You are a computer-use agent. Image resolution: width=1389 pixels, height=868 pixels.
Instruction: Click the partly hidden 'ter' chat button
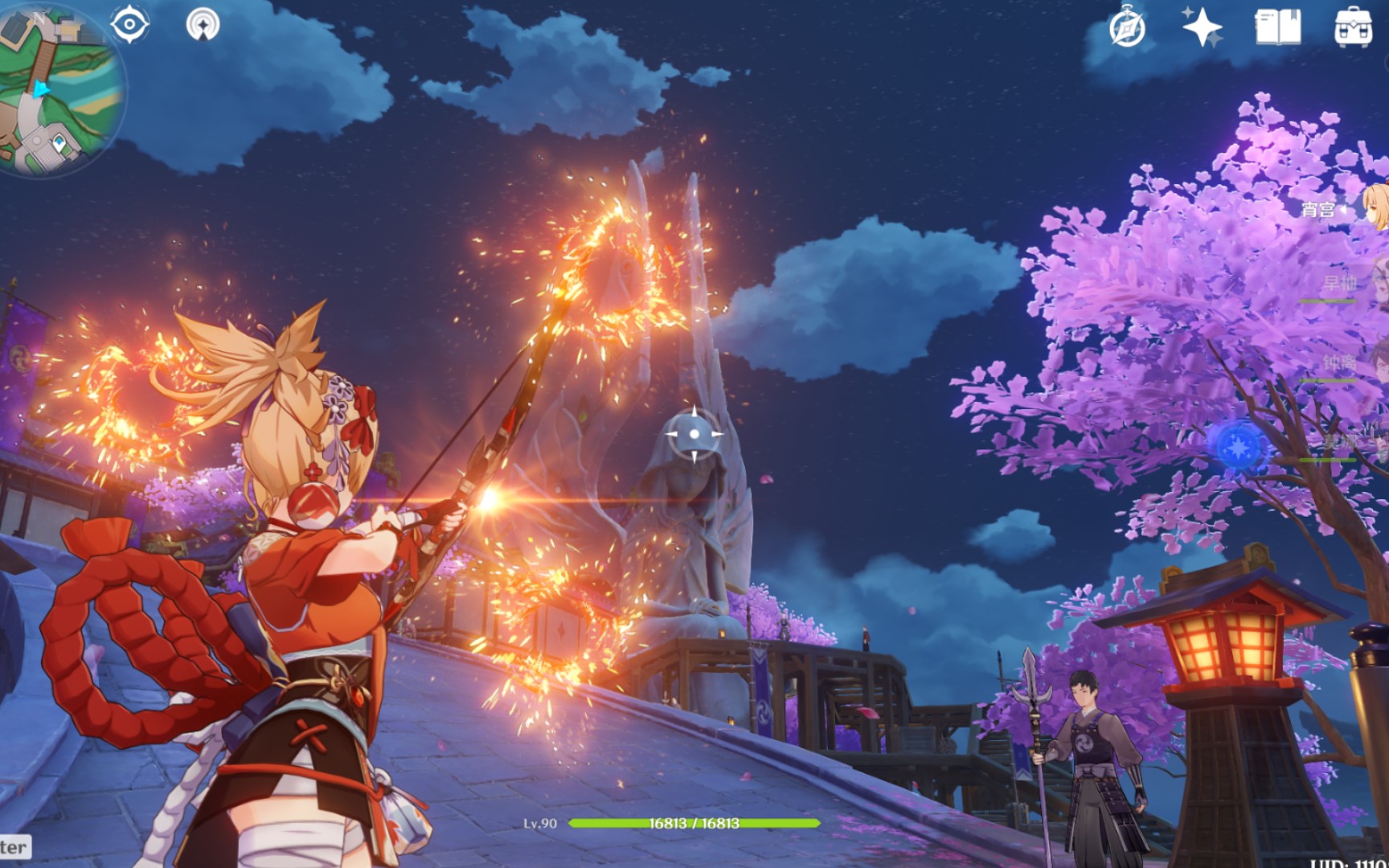[x=14, y=847]
